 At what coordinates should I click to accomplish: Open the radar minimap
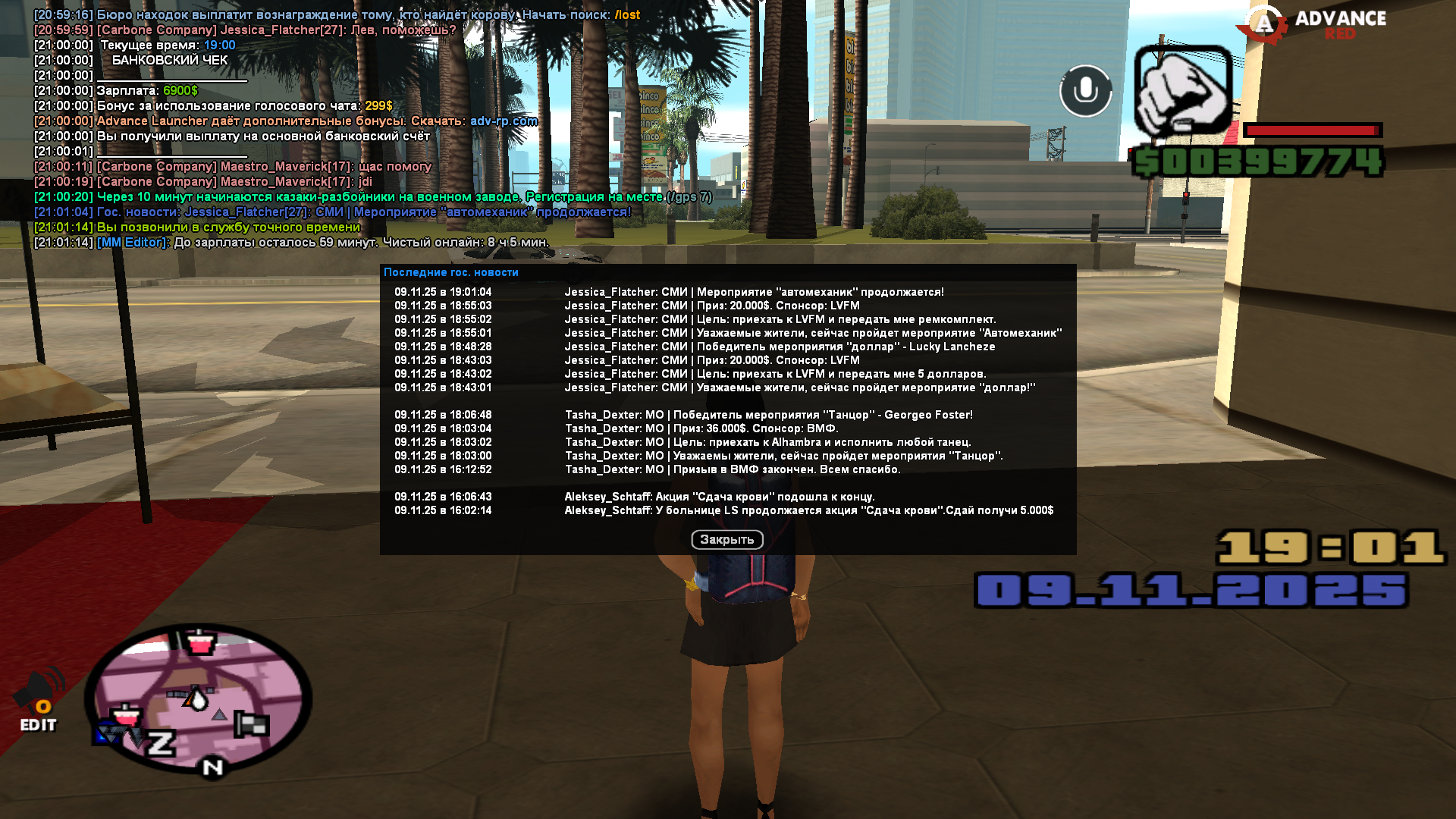click(198, 698)
